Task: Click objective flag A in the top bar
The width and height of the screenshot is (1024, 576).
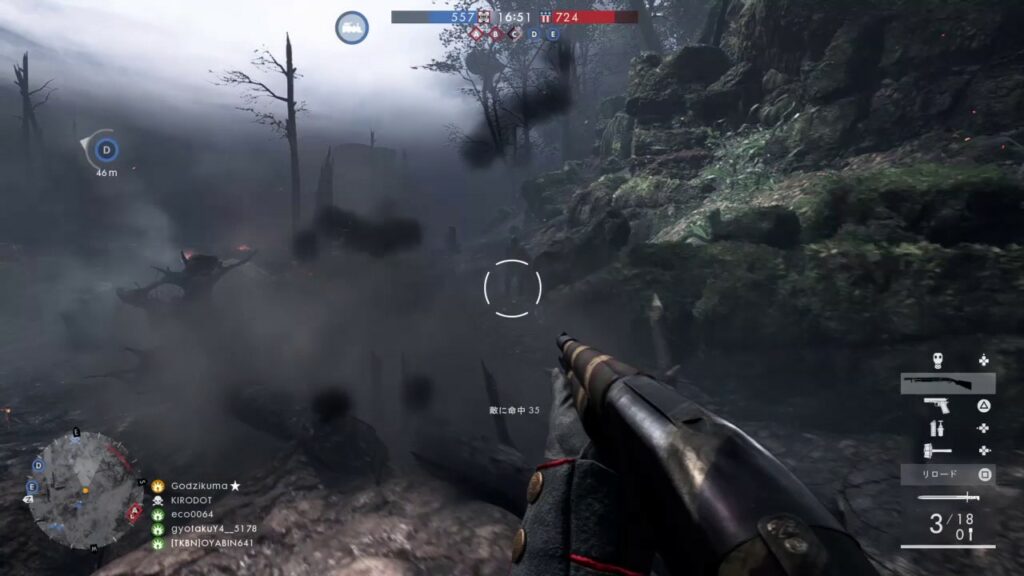Action: coord(478,33)
